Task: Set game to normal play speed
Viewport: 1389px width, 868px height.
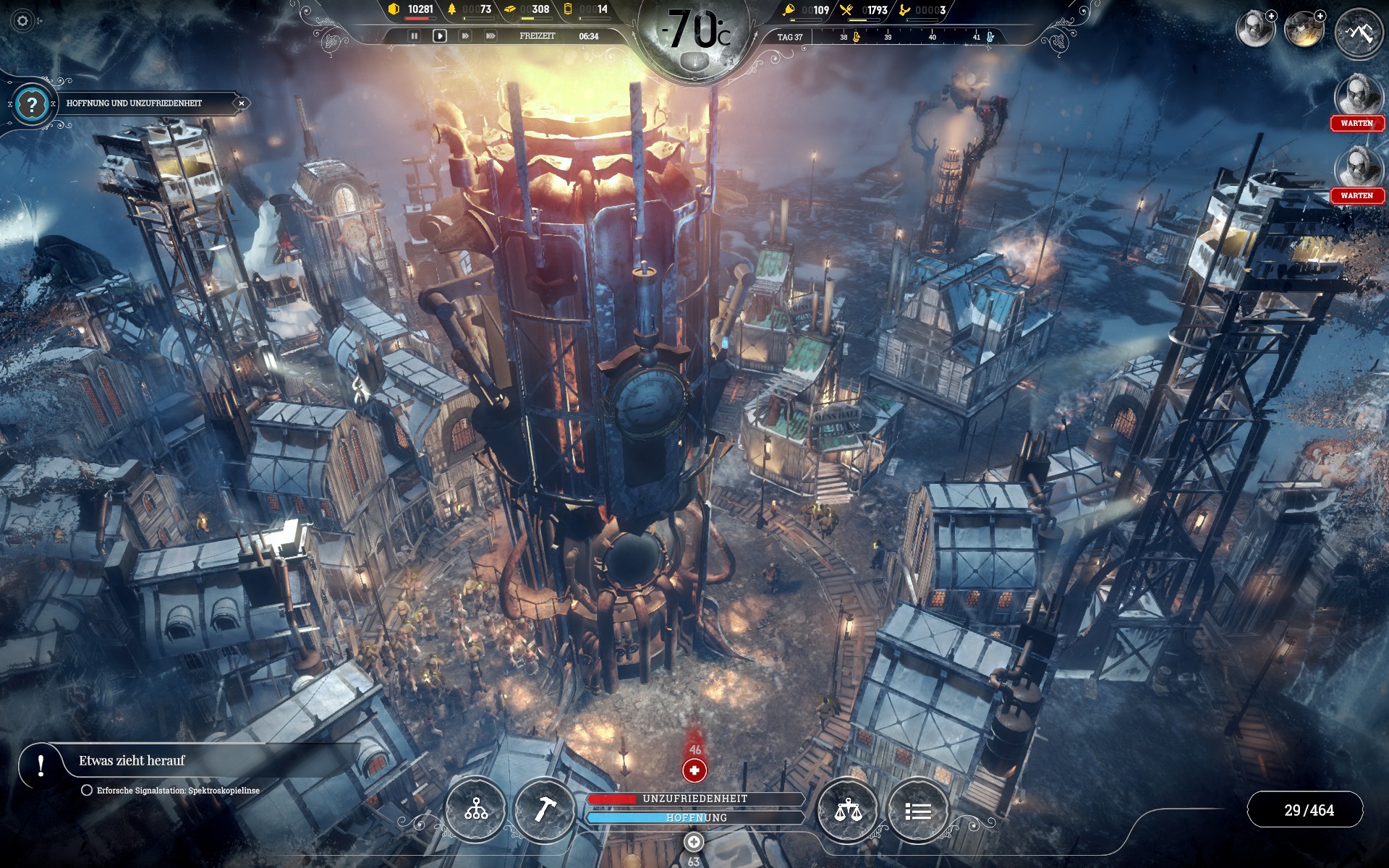Action: point(439,36)
